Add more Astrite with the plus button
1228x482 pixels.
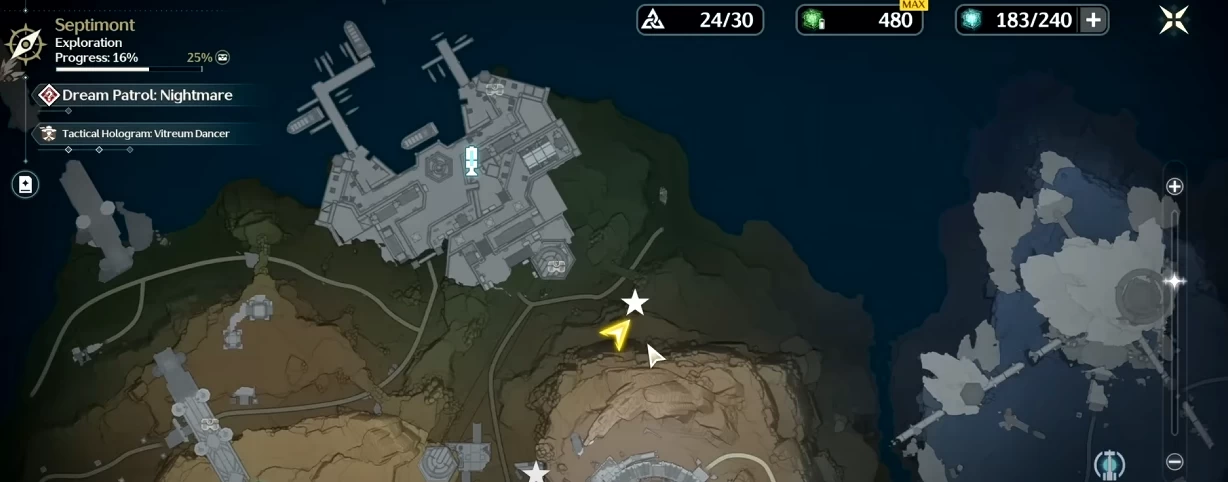point(1093,20)
